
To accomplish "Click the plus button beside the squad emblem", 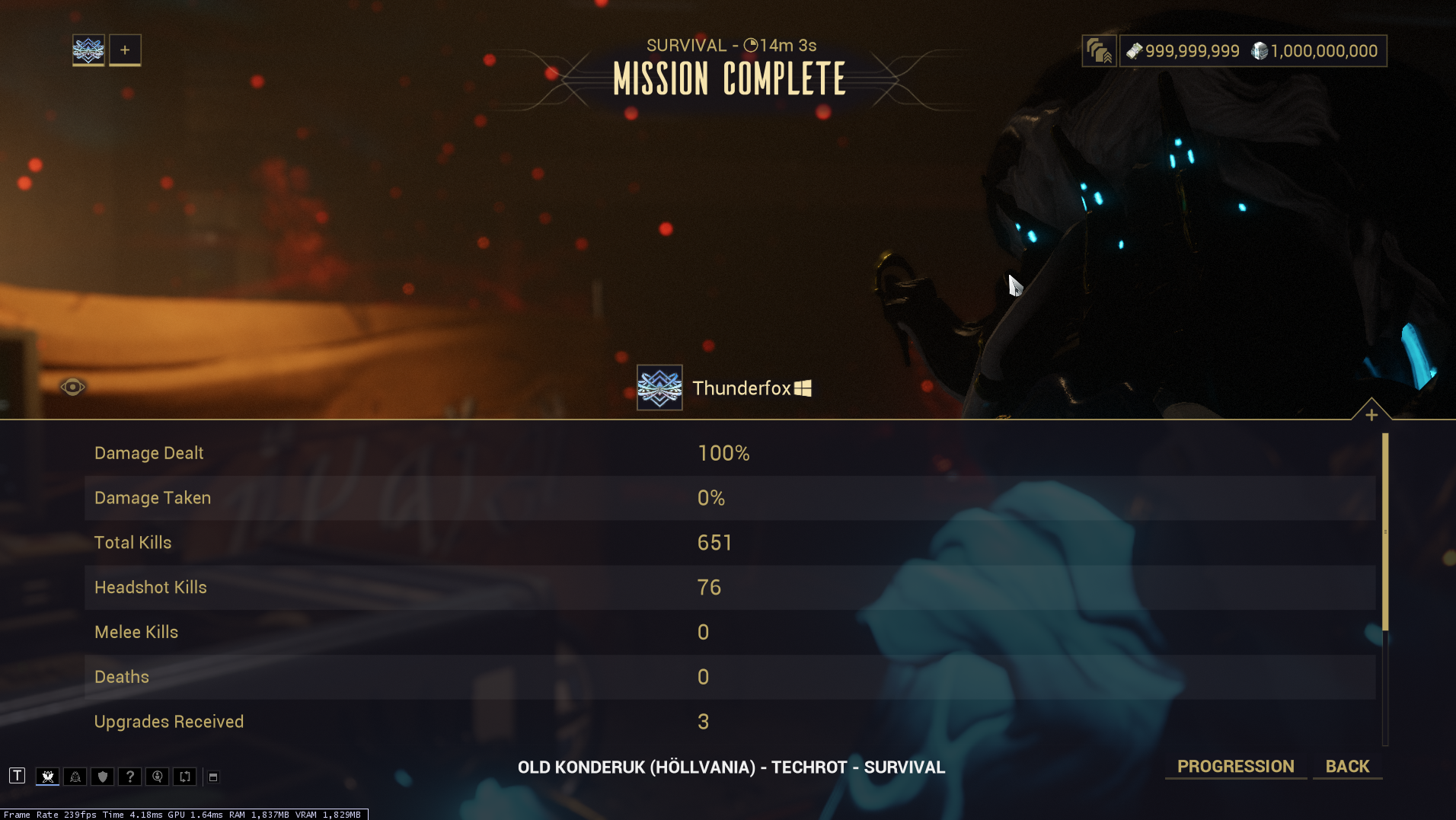I will click(x=125, y=50).
